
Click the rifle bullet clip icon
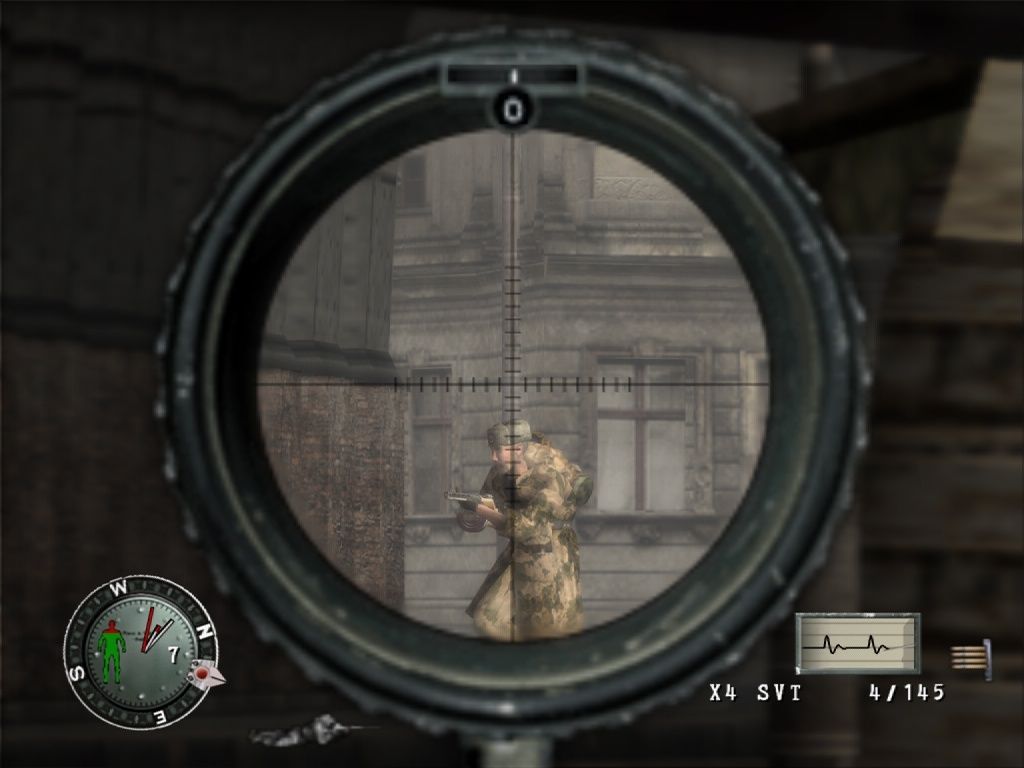pos(970,657)
